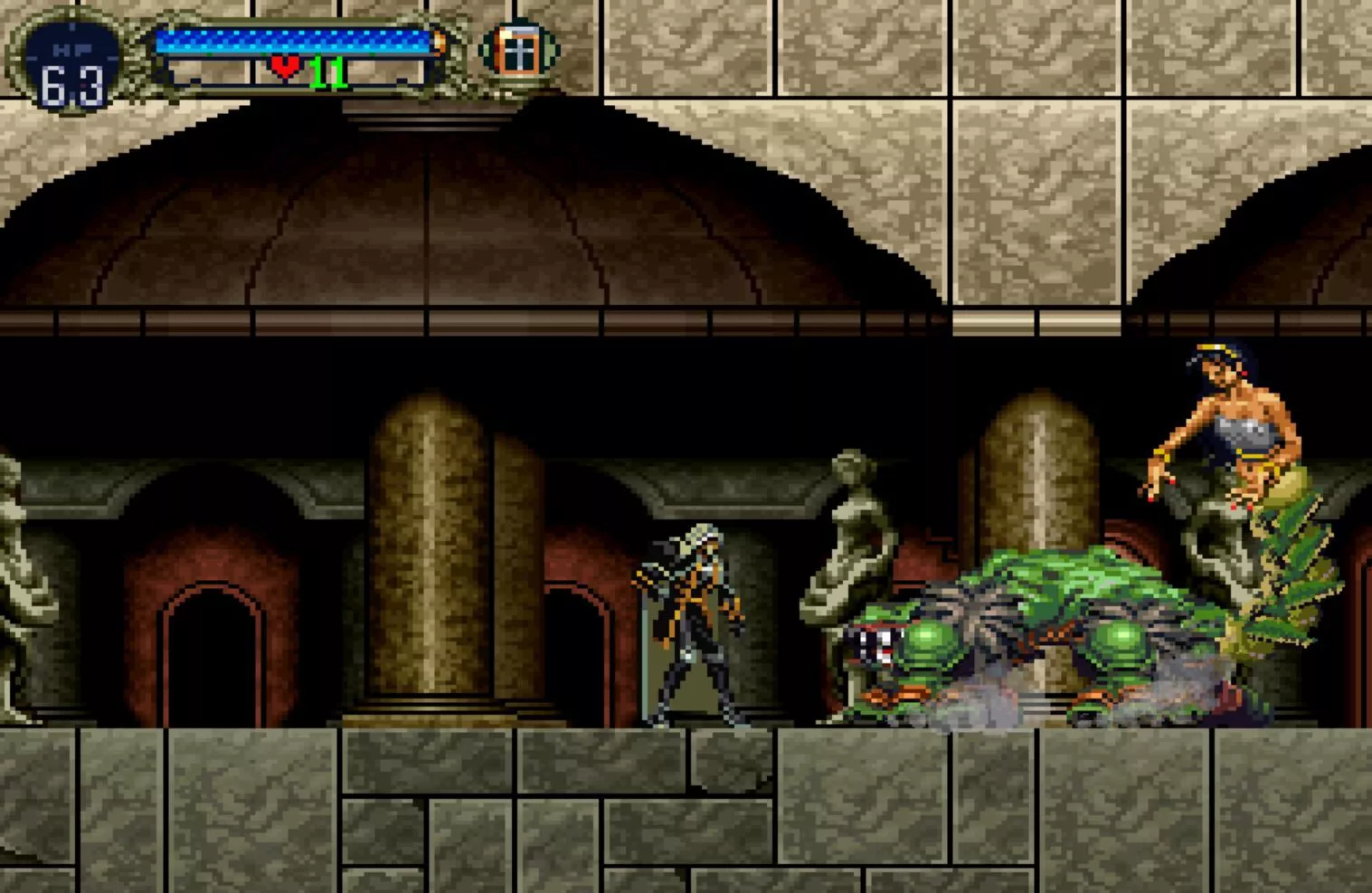
Task: Select the red heart icon in the HUD
Action: pyautogui.click(x=285, y=66)
